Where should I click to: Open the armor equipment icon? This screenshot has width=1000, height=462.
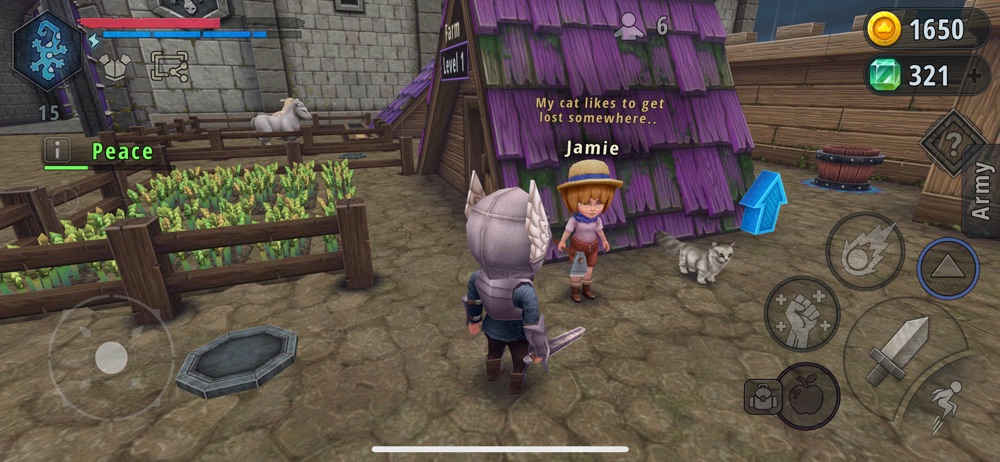(115, 66)
